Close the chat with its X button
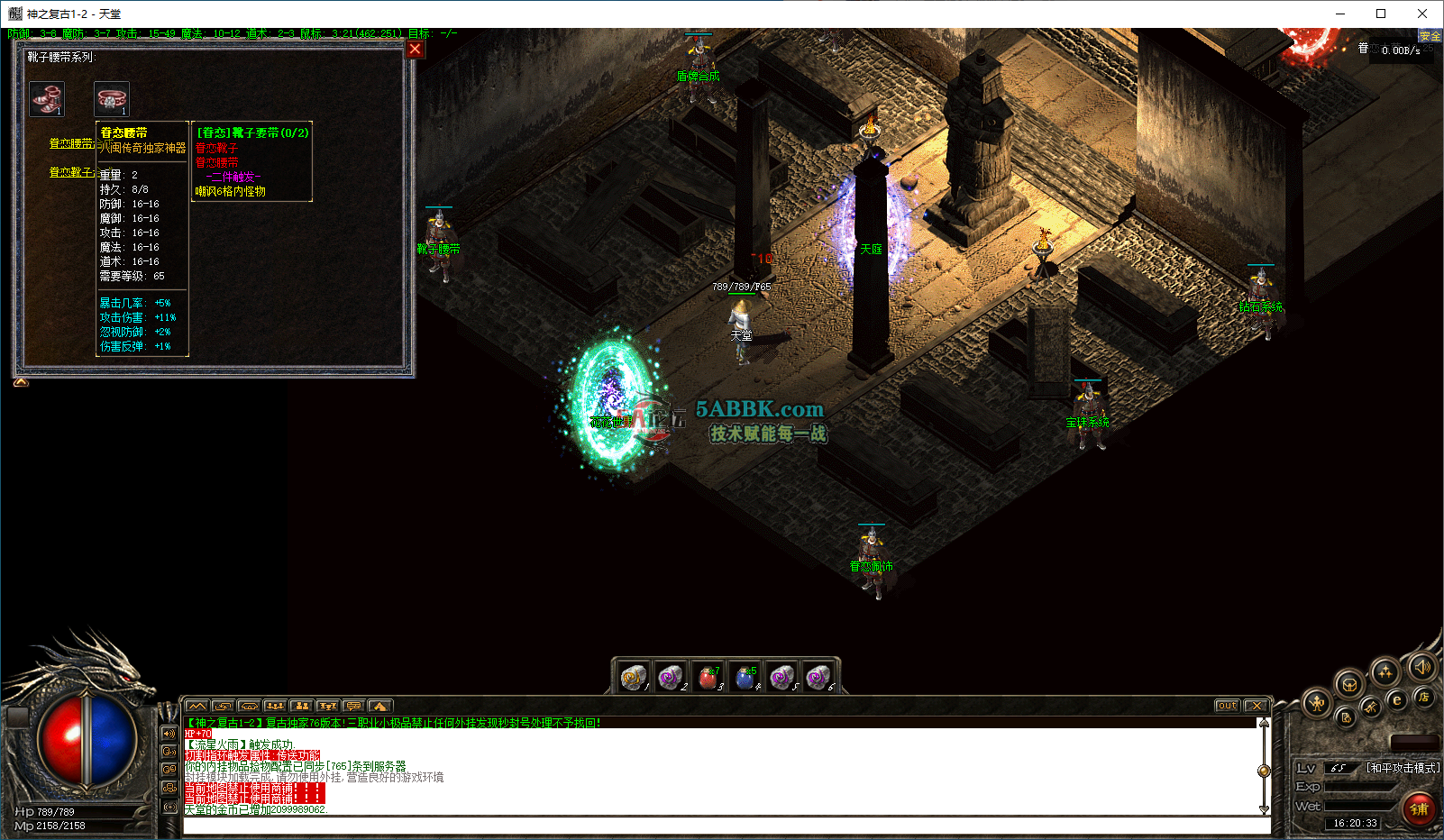 1257,706
